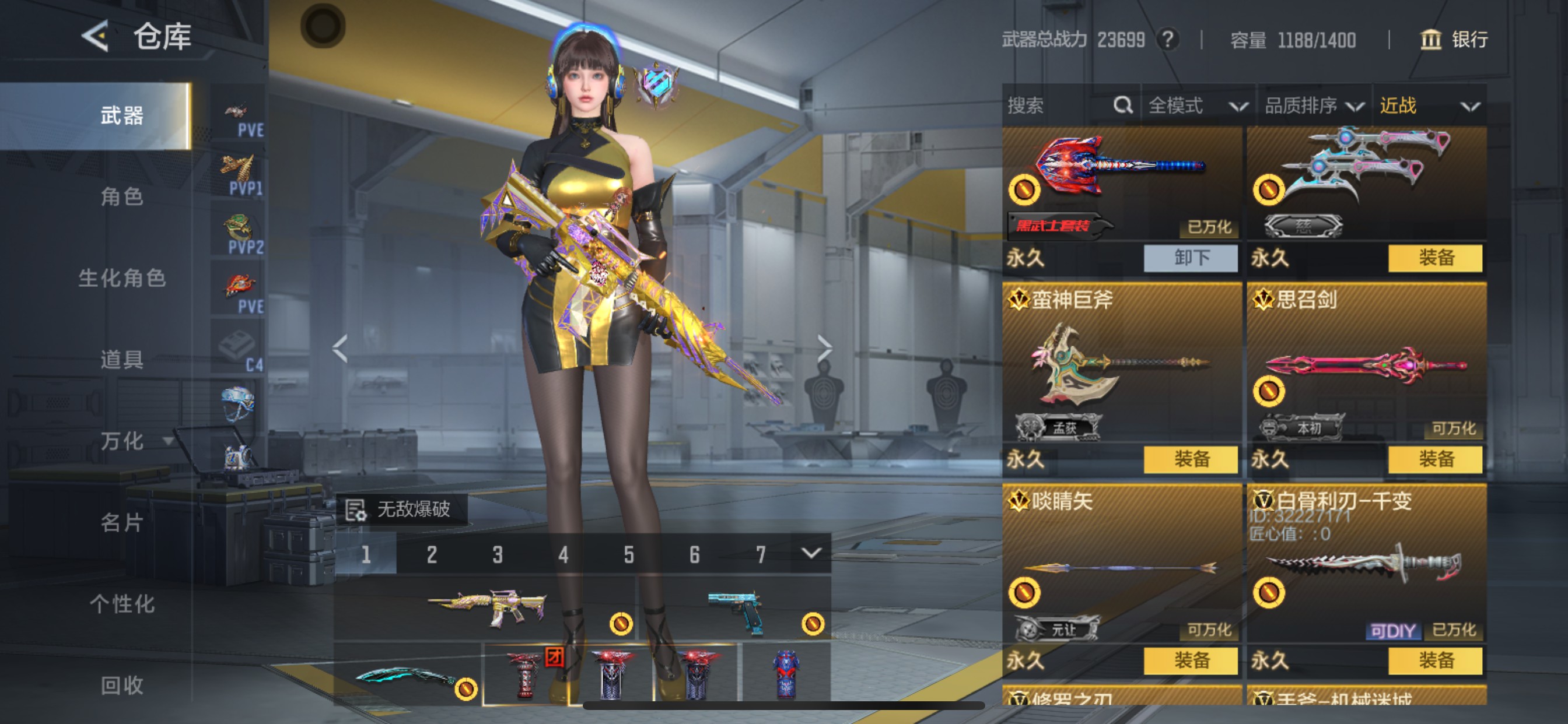Select loadout slot number 3
1568x724 pixels.
point(498,554)
